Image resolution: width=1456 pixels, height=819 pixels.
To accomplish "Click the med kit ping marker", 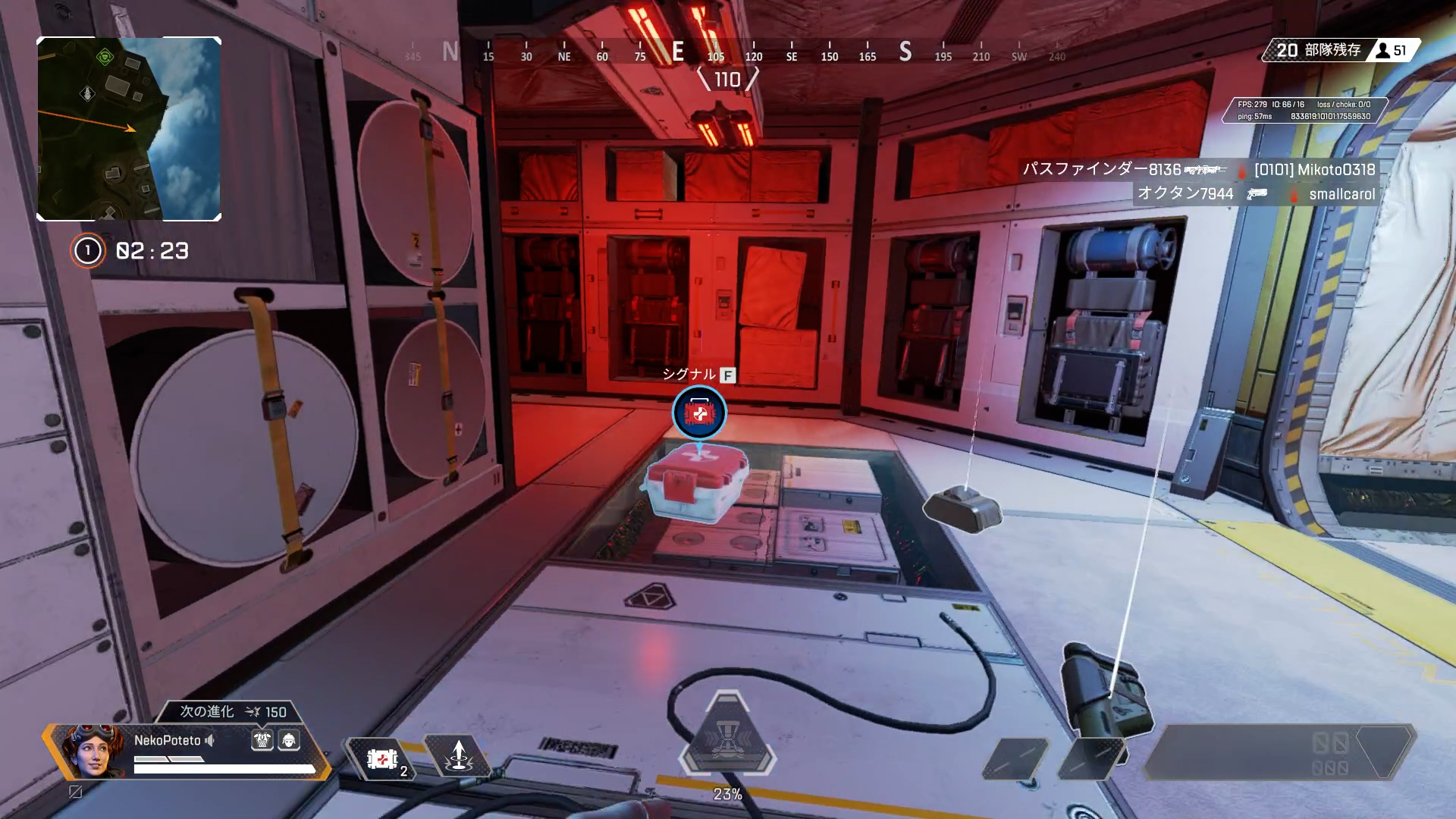I will pyautogui.click(x=699, y=413).
